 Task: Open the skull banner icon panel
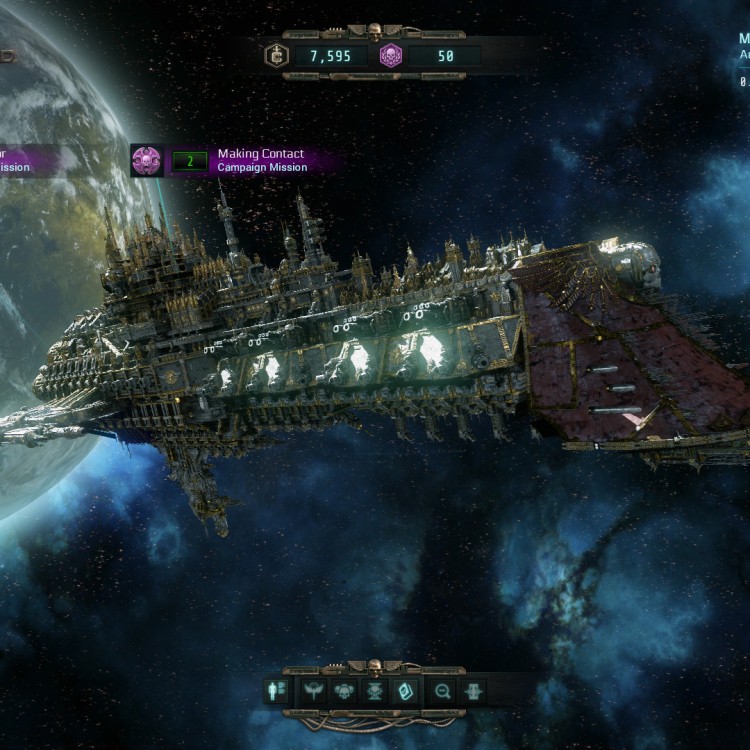tap(374, 691)
